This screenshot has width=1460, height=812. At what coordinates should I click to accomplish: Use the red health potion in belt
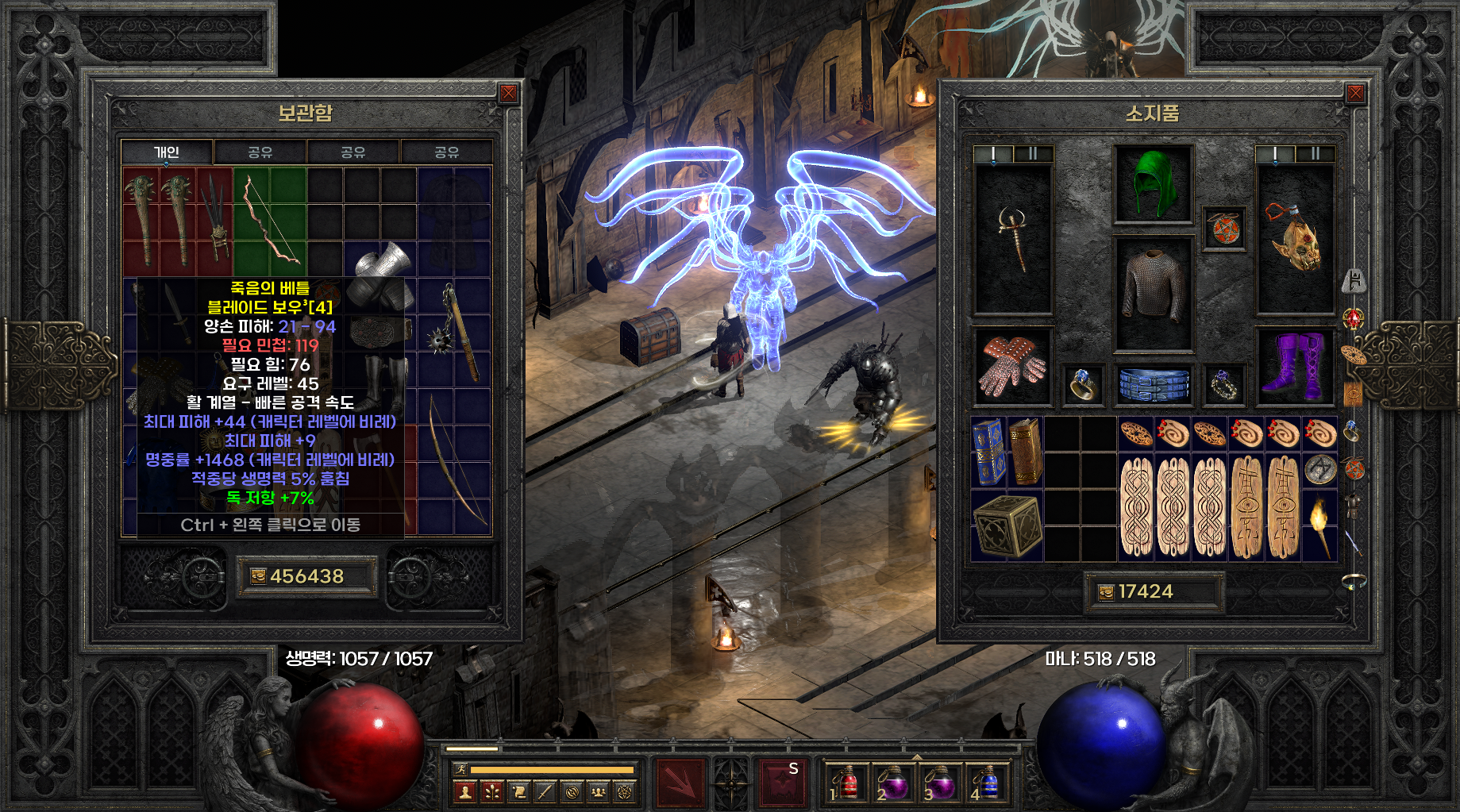pos(847,783)
